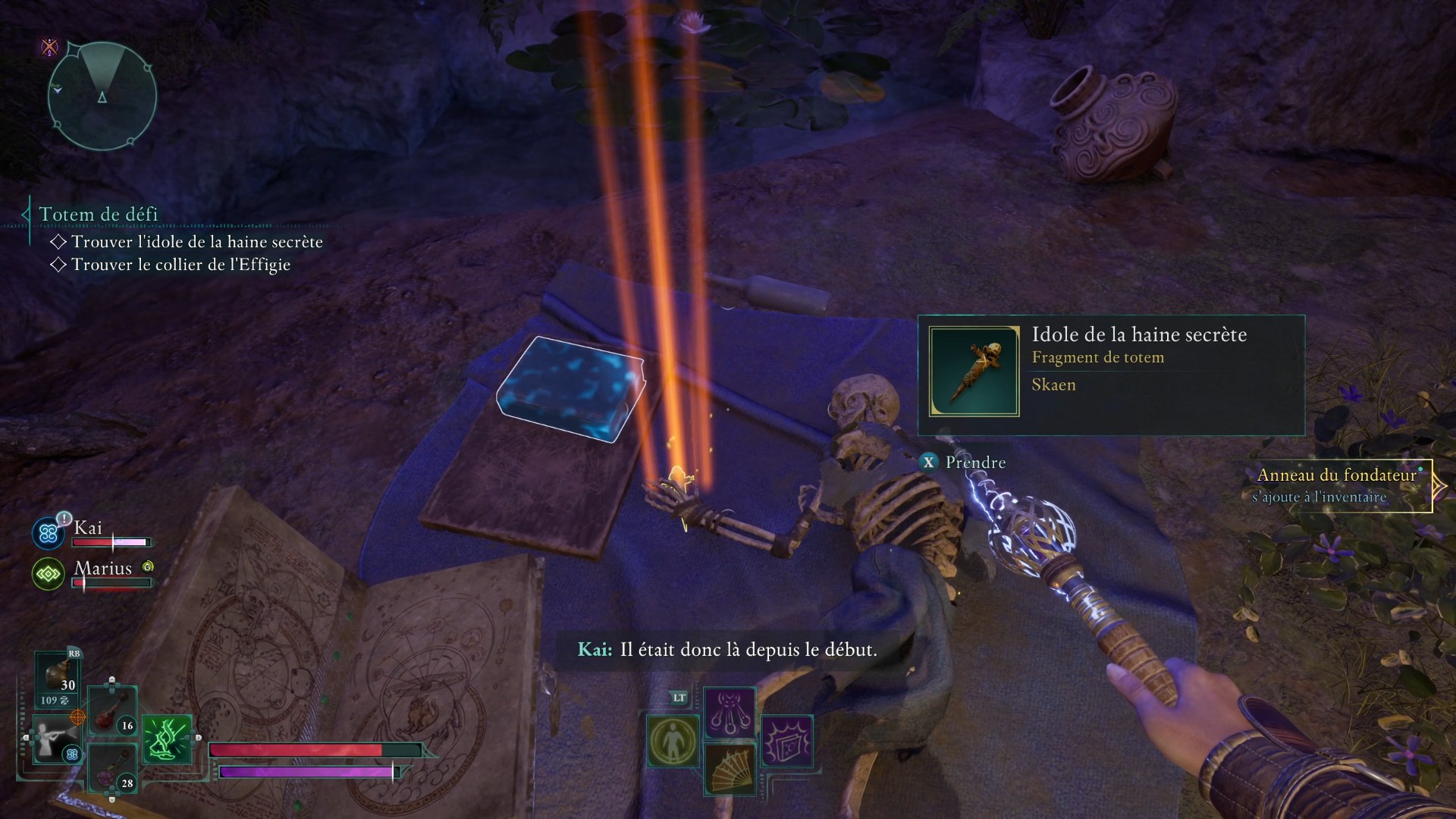
Task: Use the red health potion slot
Action: (x=112, y=711)
